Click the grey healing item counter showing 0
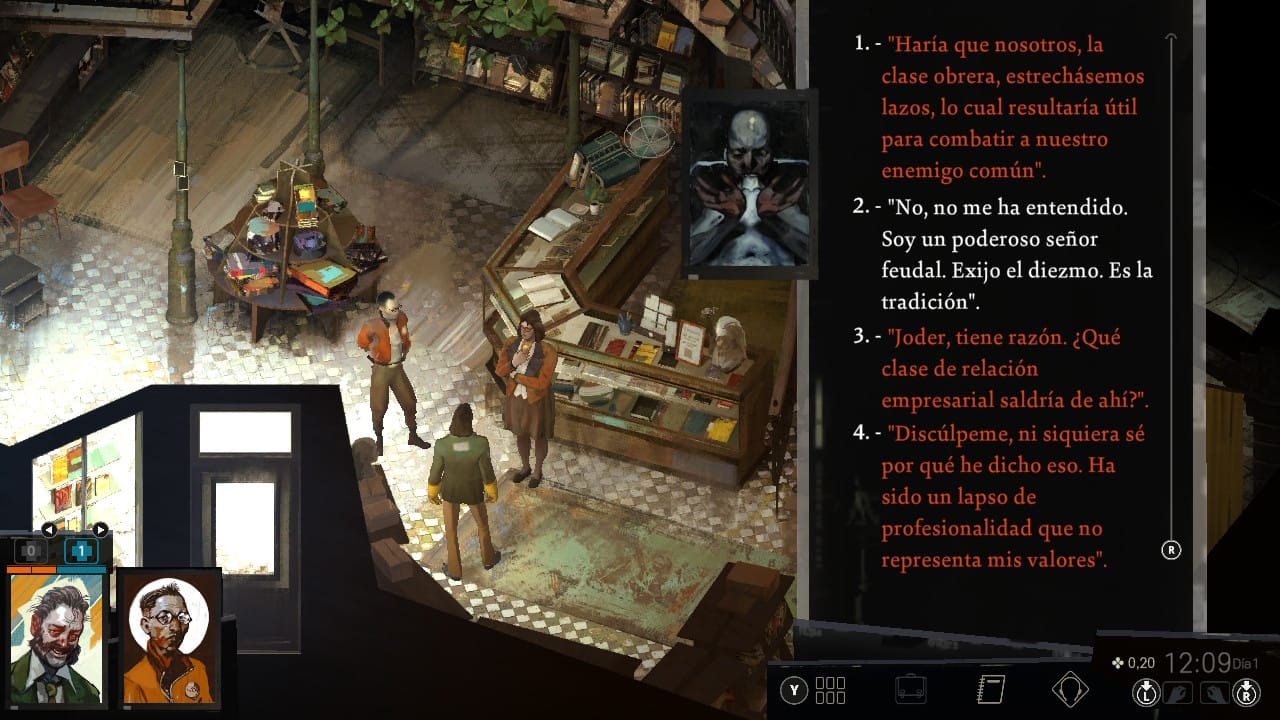The height and width of the screenshot is (720, 1280). [31, 551]
